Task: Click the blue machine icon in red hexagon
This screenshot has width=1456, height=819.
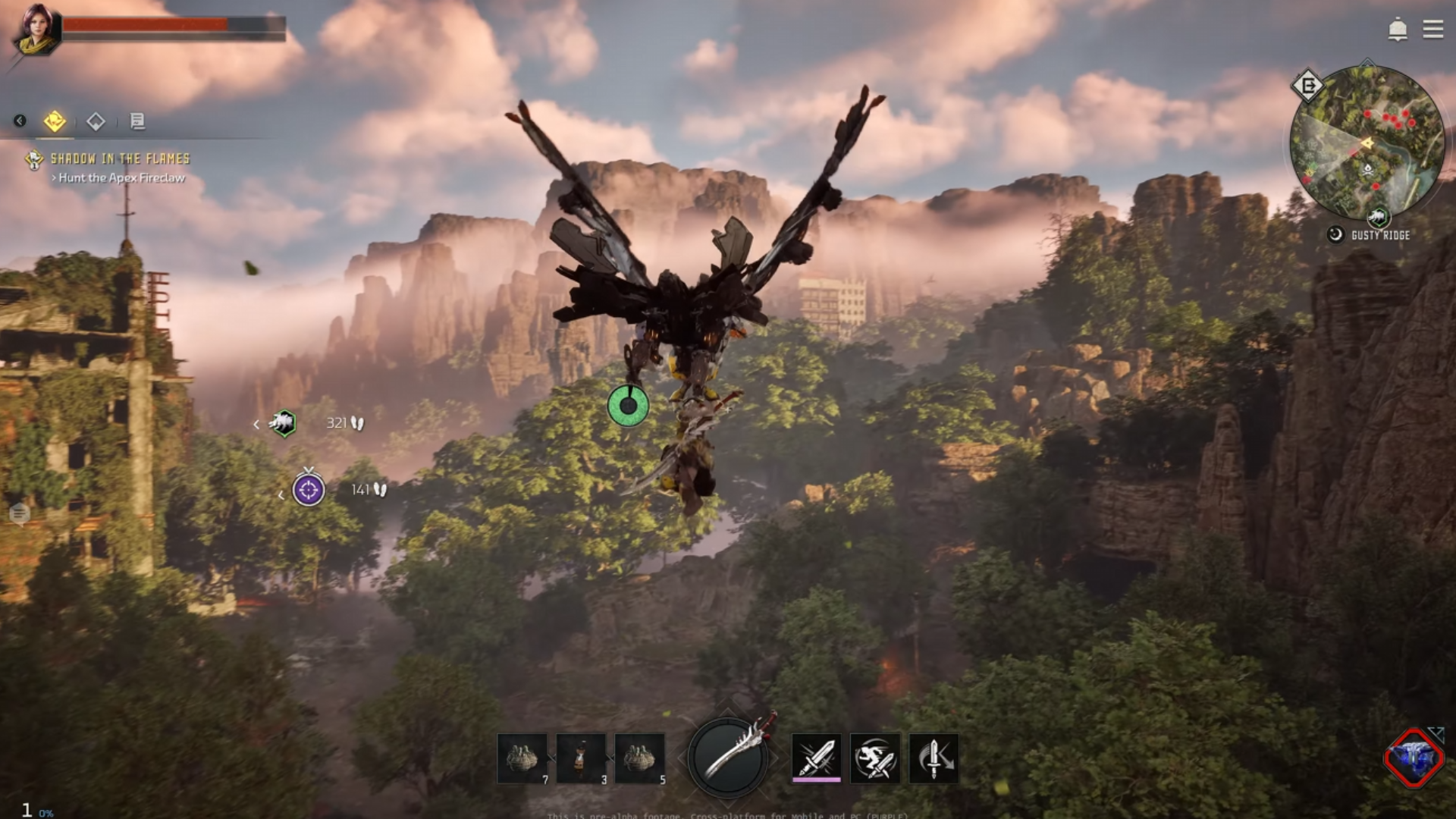Action: (x=1413, y=758)
